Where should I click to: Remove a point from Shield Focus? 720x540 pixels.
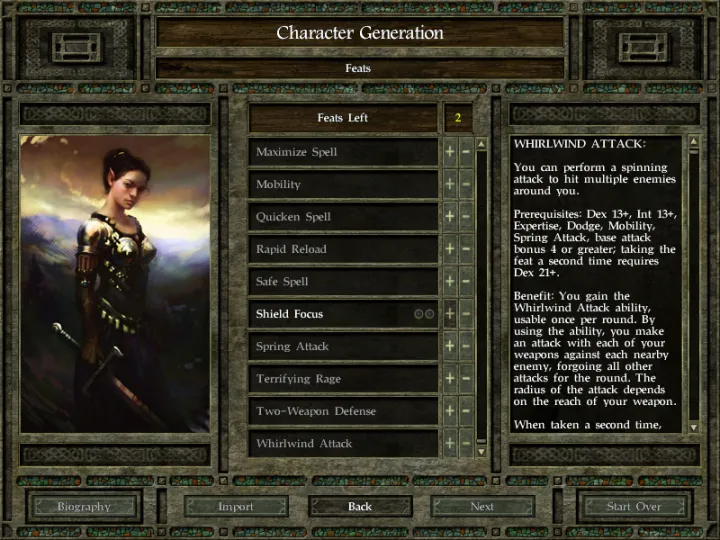pyautogui.click(x=466, y=314)
